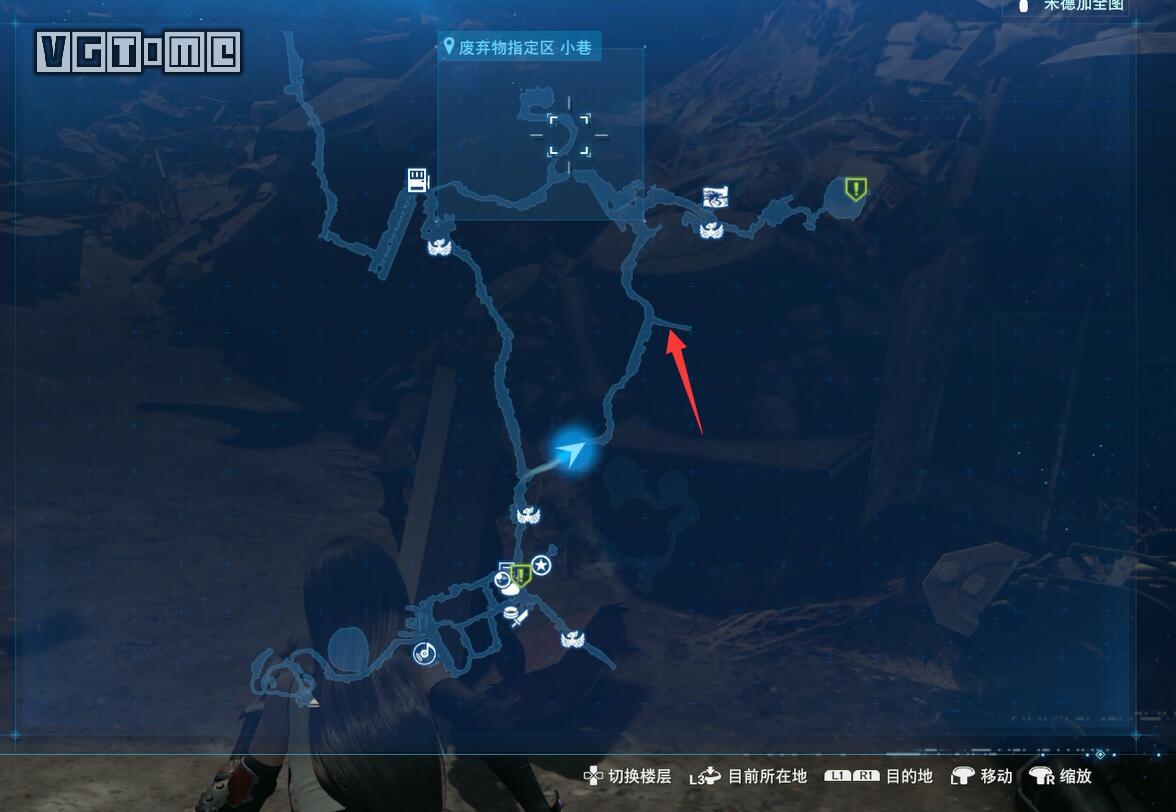Select the white star marker in town
Screen dimensions: 1176x812
(x=542, y=566)
